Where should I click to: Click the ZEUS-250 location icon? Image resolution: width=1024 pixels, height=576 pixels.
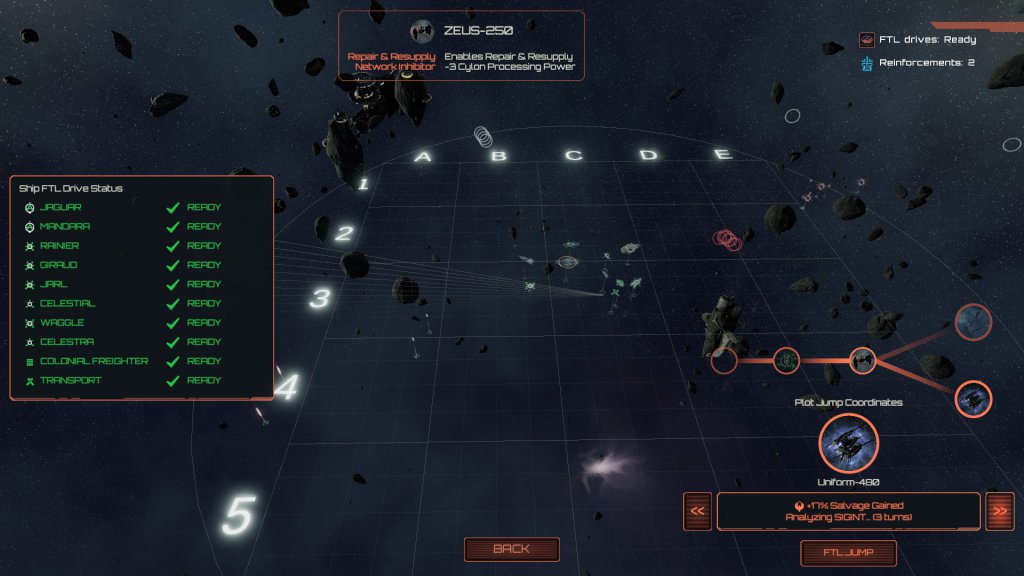pyautogui.click(x=421, y=30)
